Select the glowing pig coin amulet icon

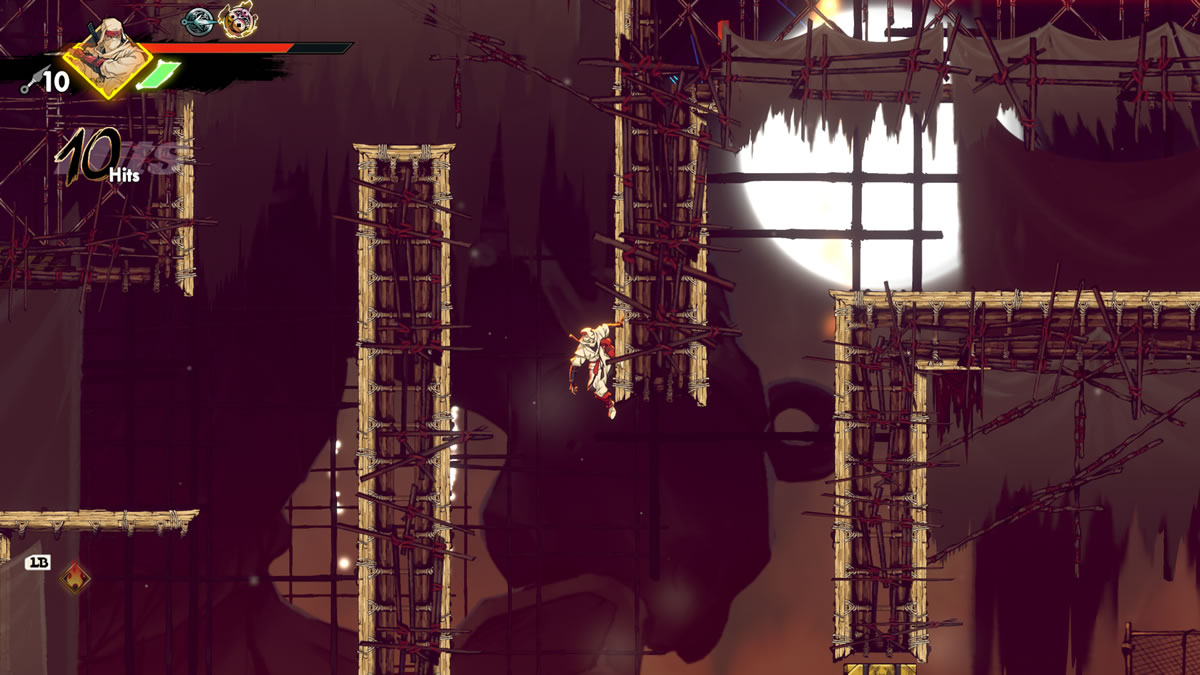[237, 20]
